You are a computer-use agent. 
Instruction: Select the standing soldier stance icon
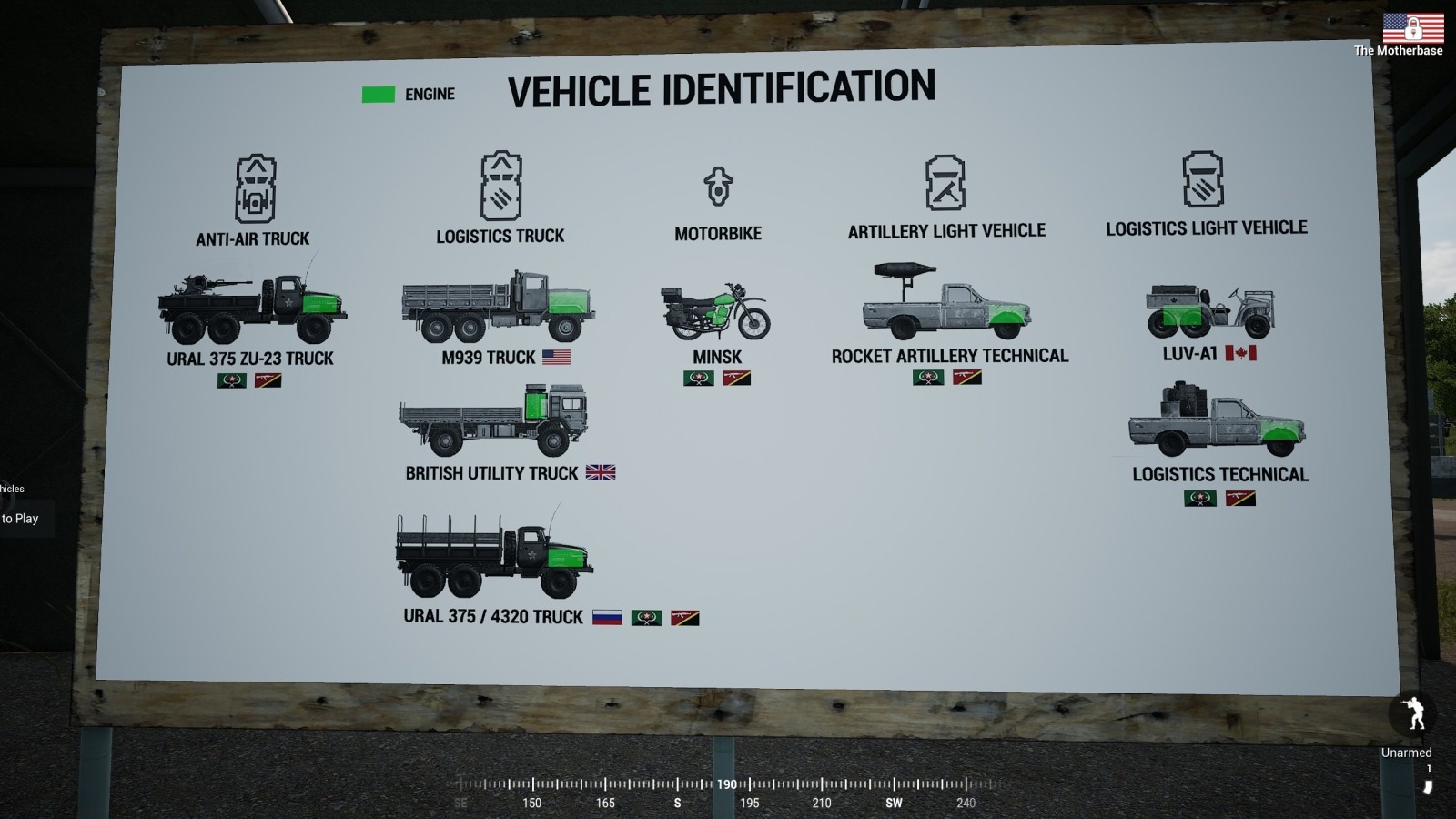[x=1415, y=713]
